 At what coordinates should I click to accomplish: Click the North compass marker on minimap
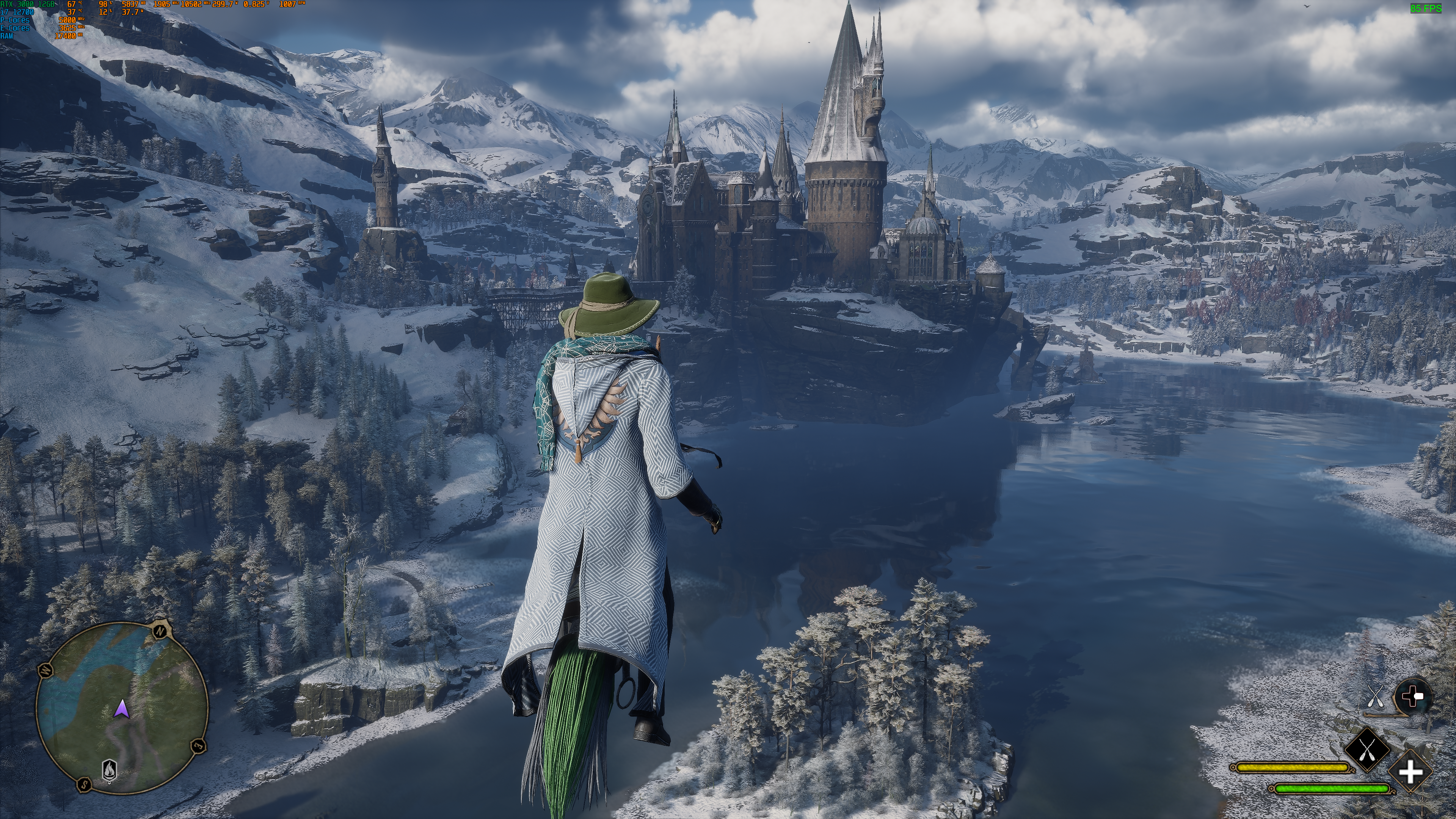[160, 630]
